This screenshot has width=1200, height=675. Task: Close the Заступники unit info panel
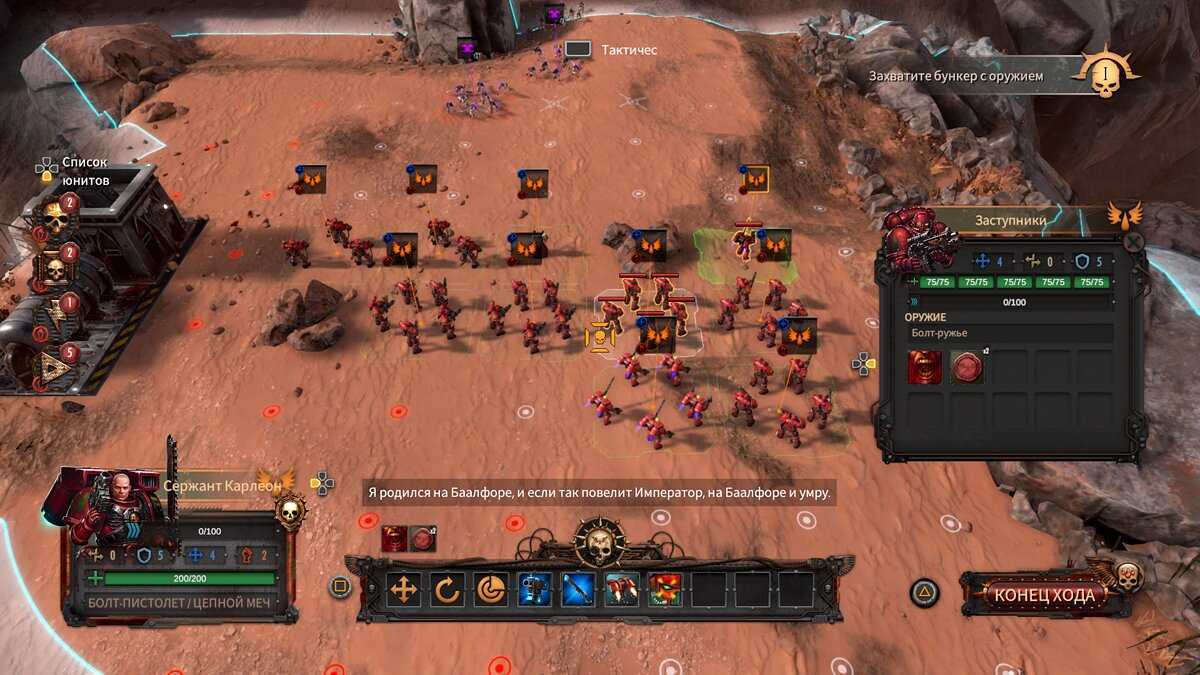[1133, 241]
